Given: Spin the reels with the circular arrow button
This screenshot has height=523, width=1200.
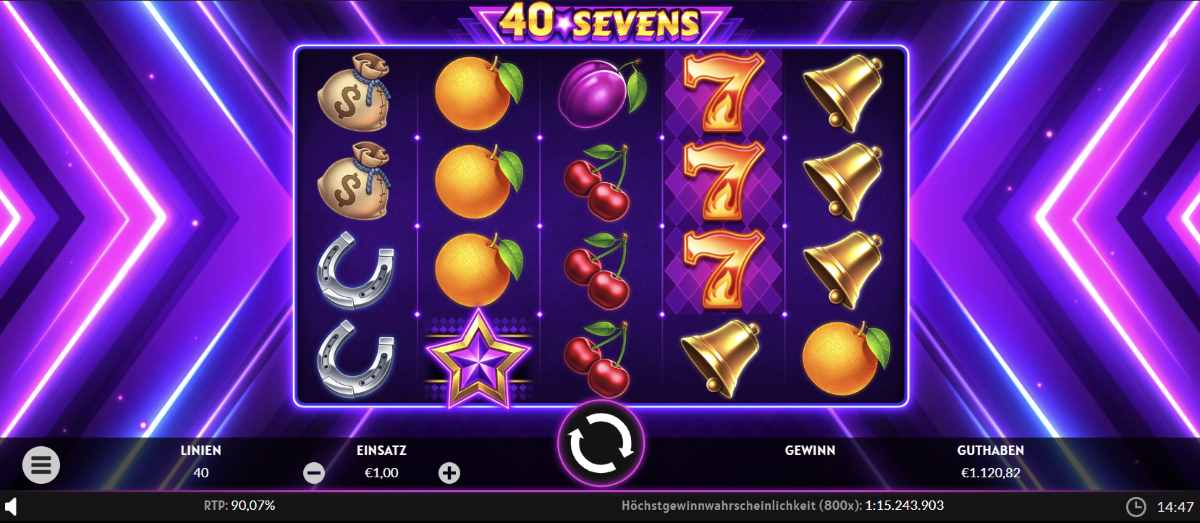Looking at the screenshot, I should 600,443.
